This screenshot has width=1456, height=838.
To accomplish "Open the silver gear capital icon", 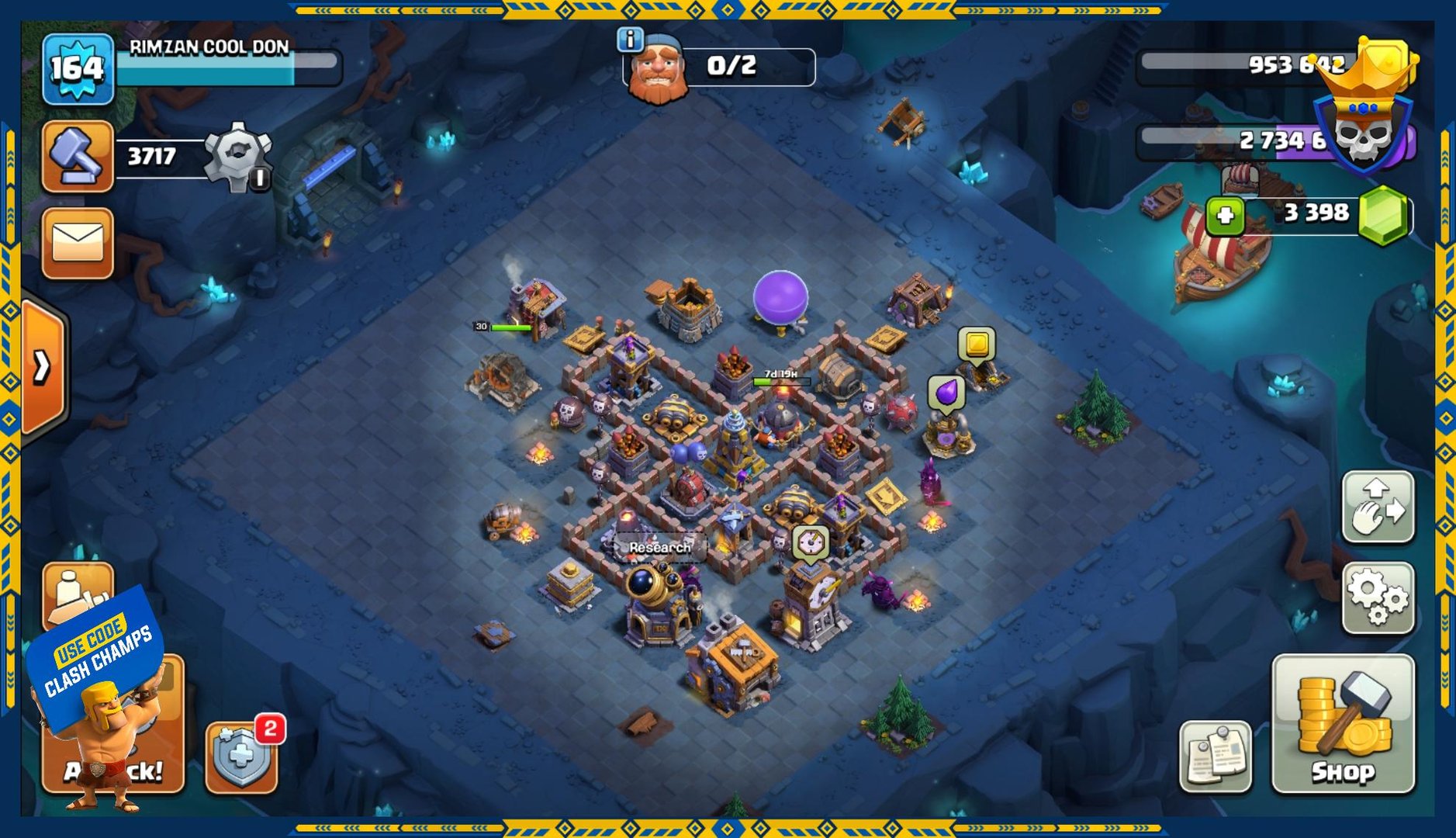I will coord(238,156).
